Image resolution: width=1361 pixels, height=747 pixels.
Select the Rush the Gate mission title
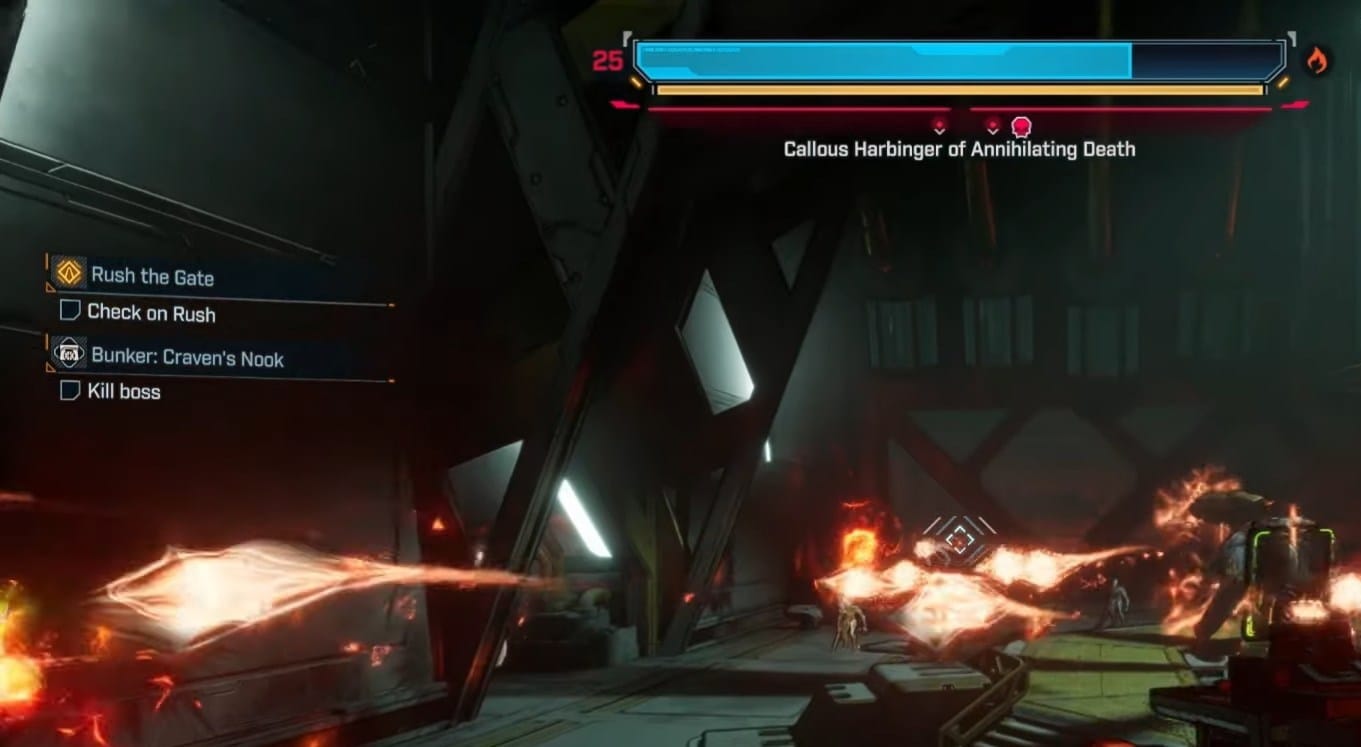tap(152, 276)
